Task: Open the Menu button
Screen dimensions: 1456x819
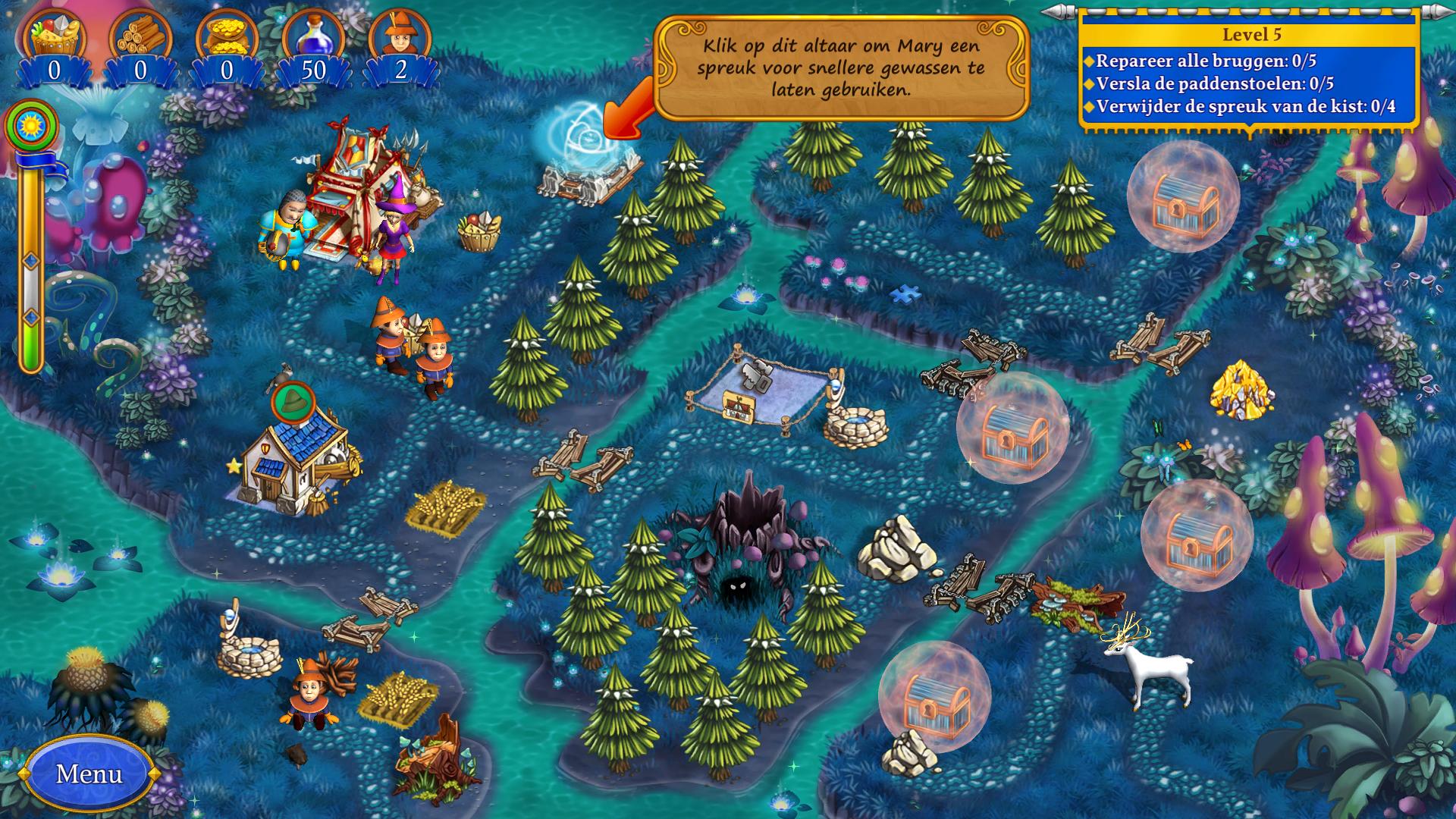Action: pyautogui.click(x=89, y=773)
